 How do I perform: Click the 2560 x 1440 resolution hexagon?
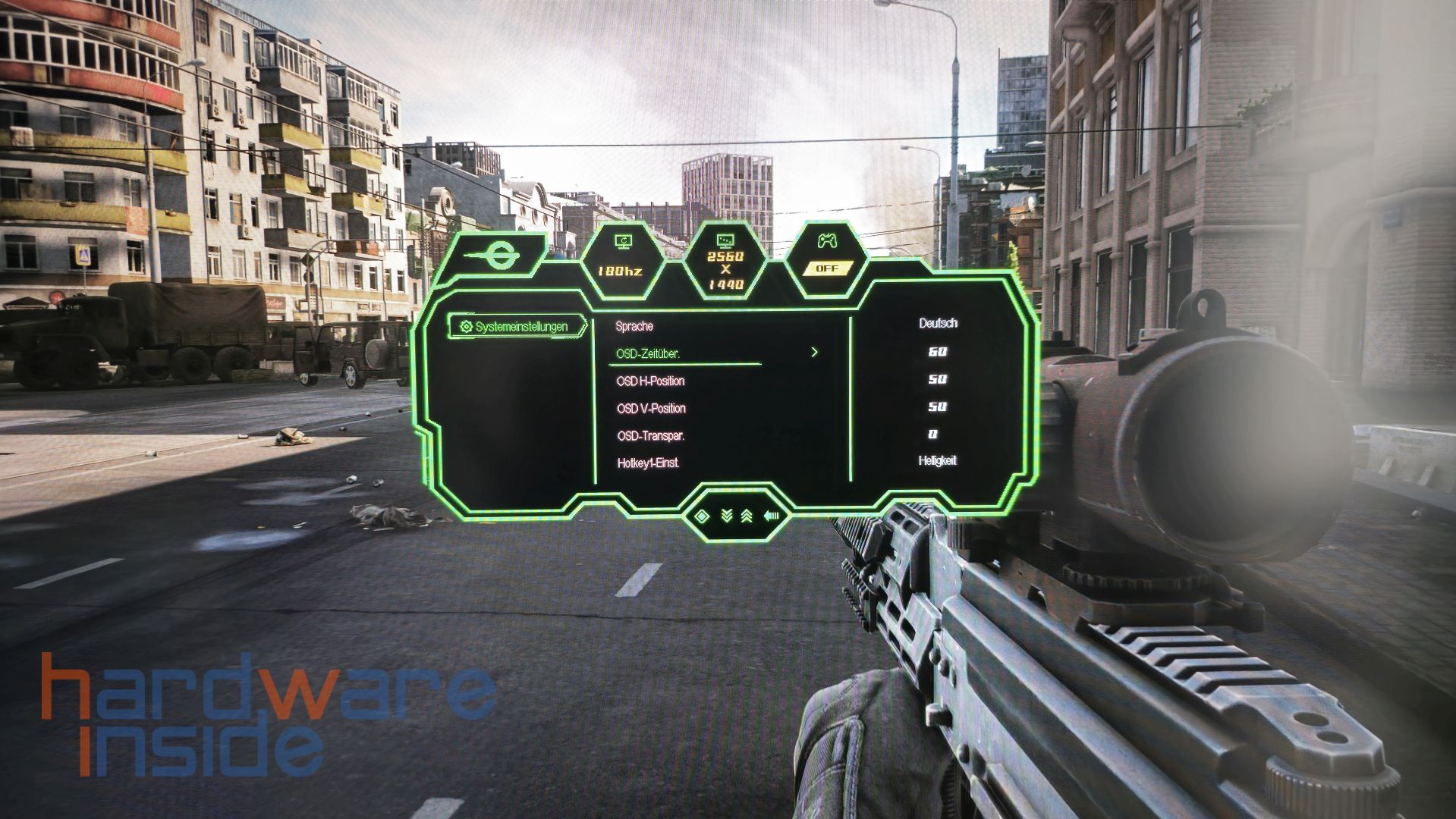click(x=725, y=264)
